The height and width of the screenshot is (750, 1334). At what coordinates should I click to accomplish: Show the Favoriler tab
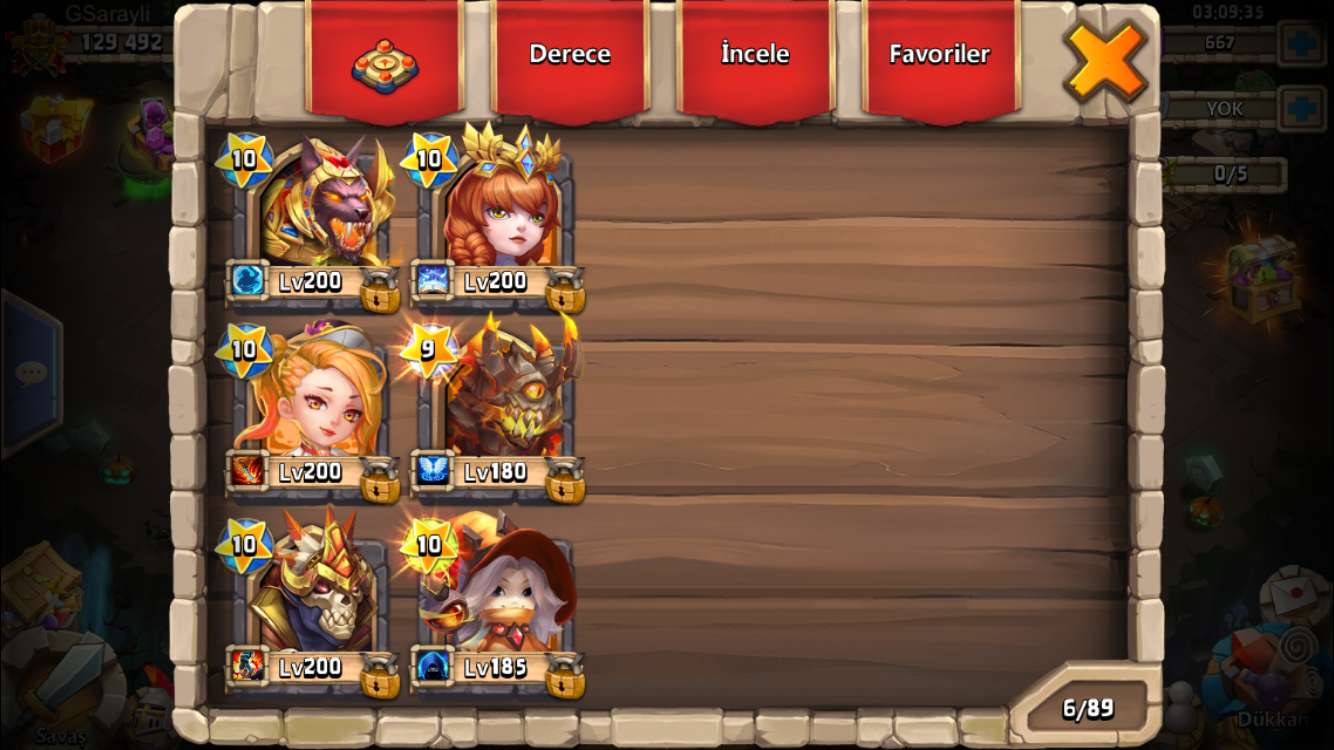pyautogui.click(x=939, y=55)
